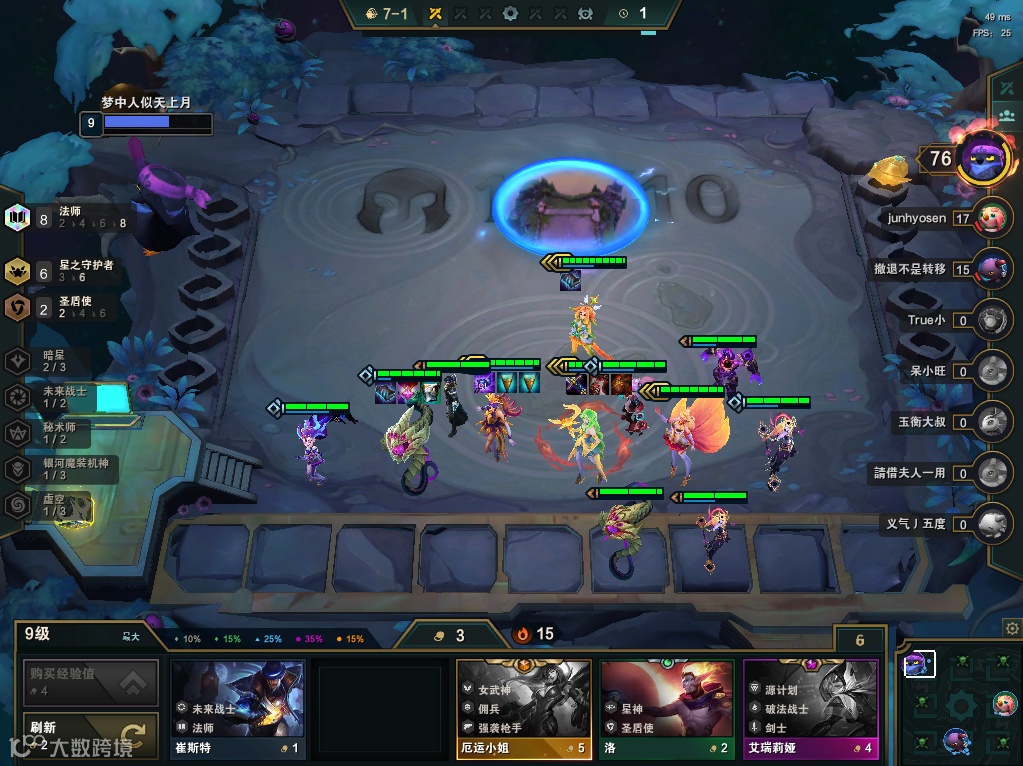Screen dimensions: 1023x766
Task: Open settings via the gear icon
Action: coord(1011,628)
